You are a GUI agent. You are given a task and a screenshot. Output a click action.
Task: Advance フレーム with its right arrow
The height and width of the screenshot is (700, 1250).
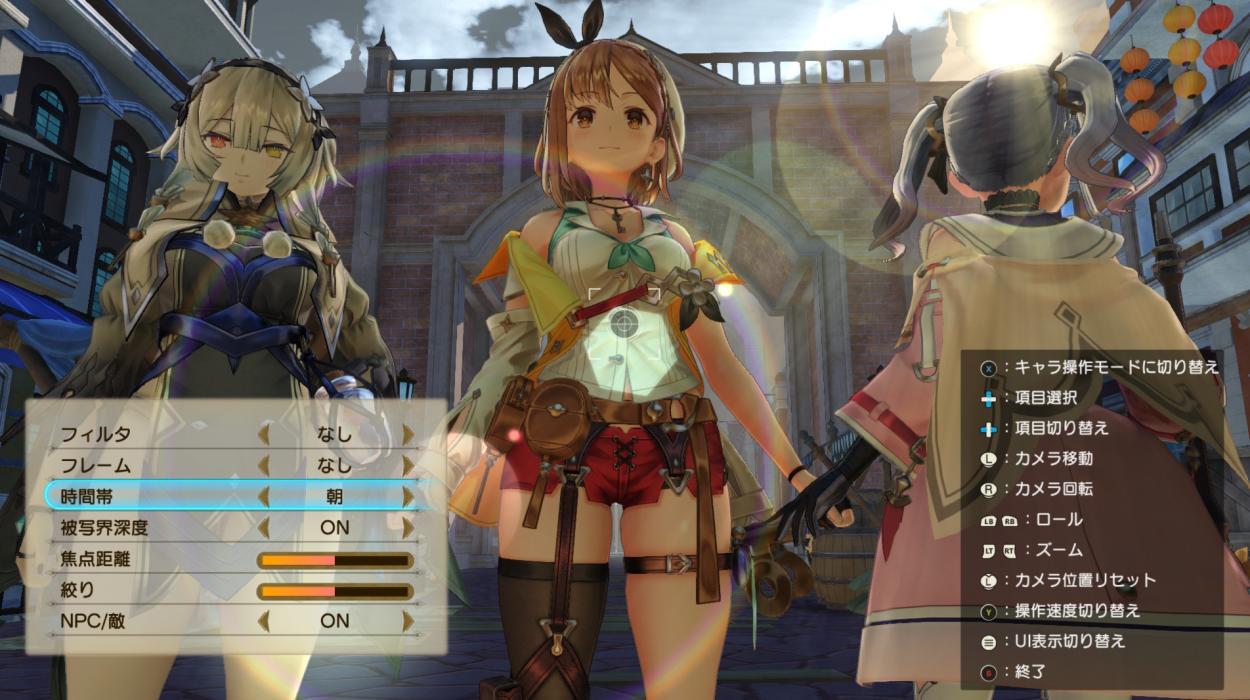[x=408, y=465]
